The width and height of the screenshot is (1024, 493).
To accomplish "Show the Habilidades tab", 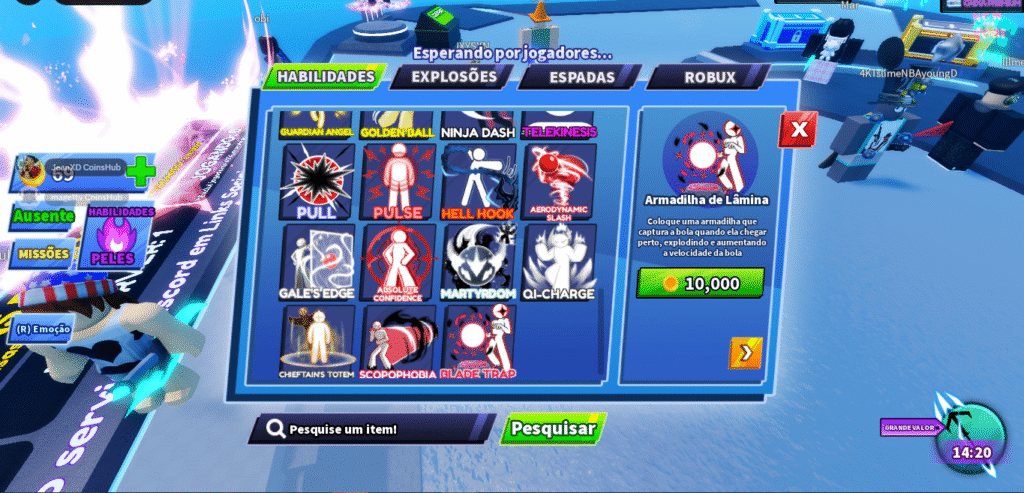I will [x=325, y=77].
